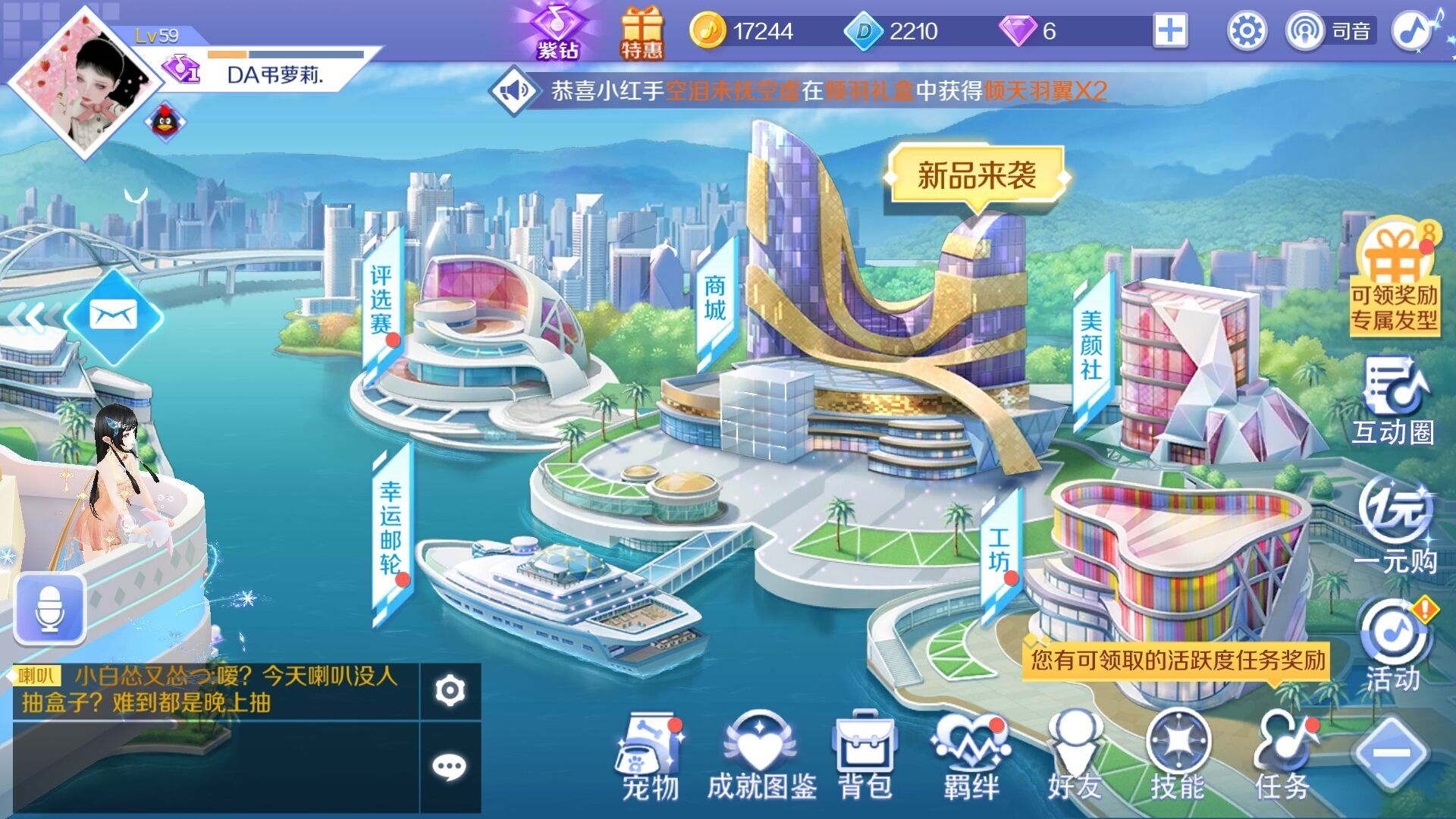Open the 好友 friends list
Viewport: 1456px width, 819px height.
pos(1074,756)
